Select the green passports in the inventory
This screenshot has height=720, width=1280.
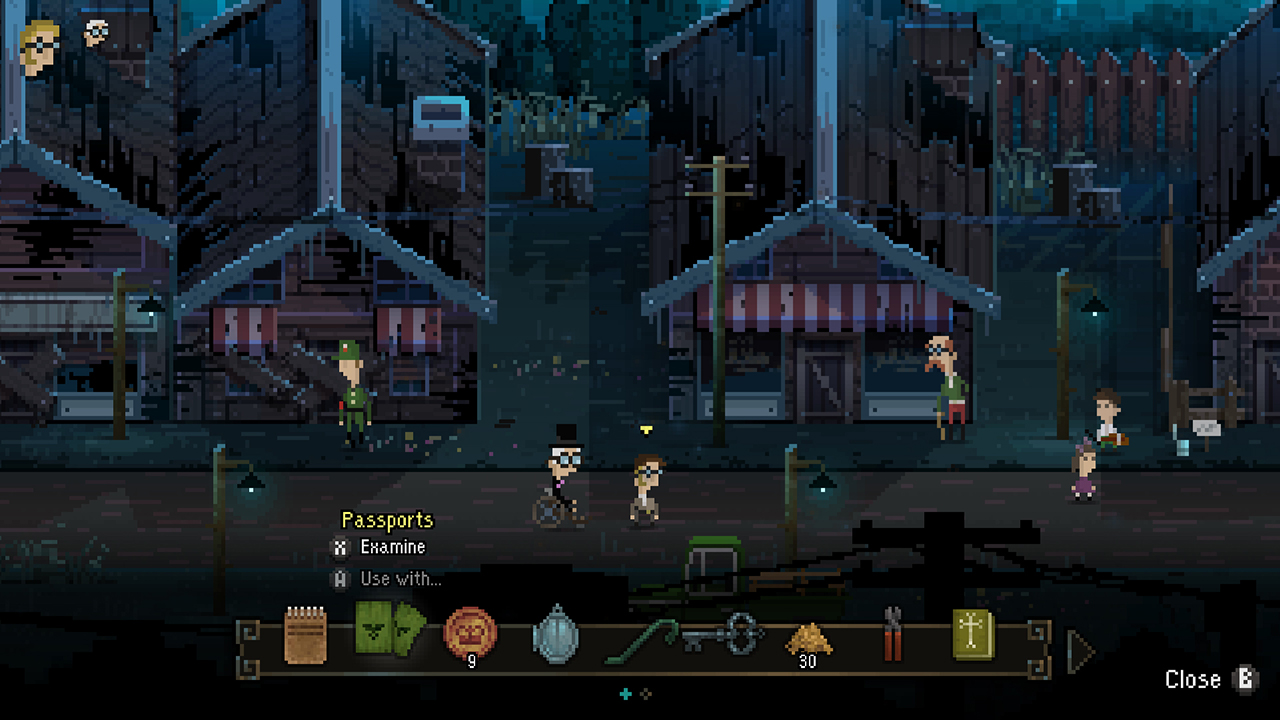point(388,630)
